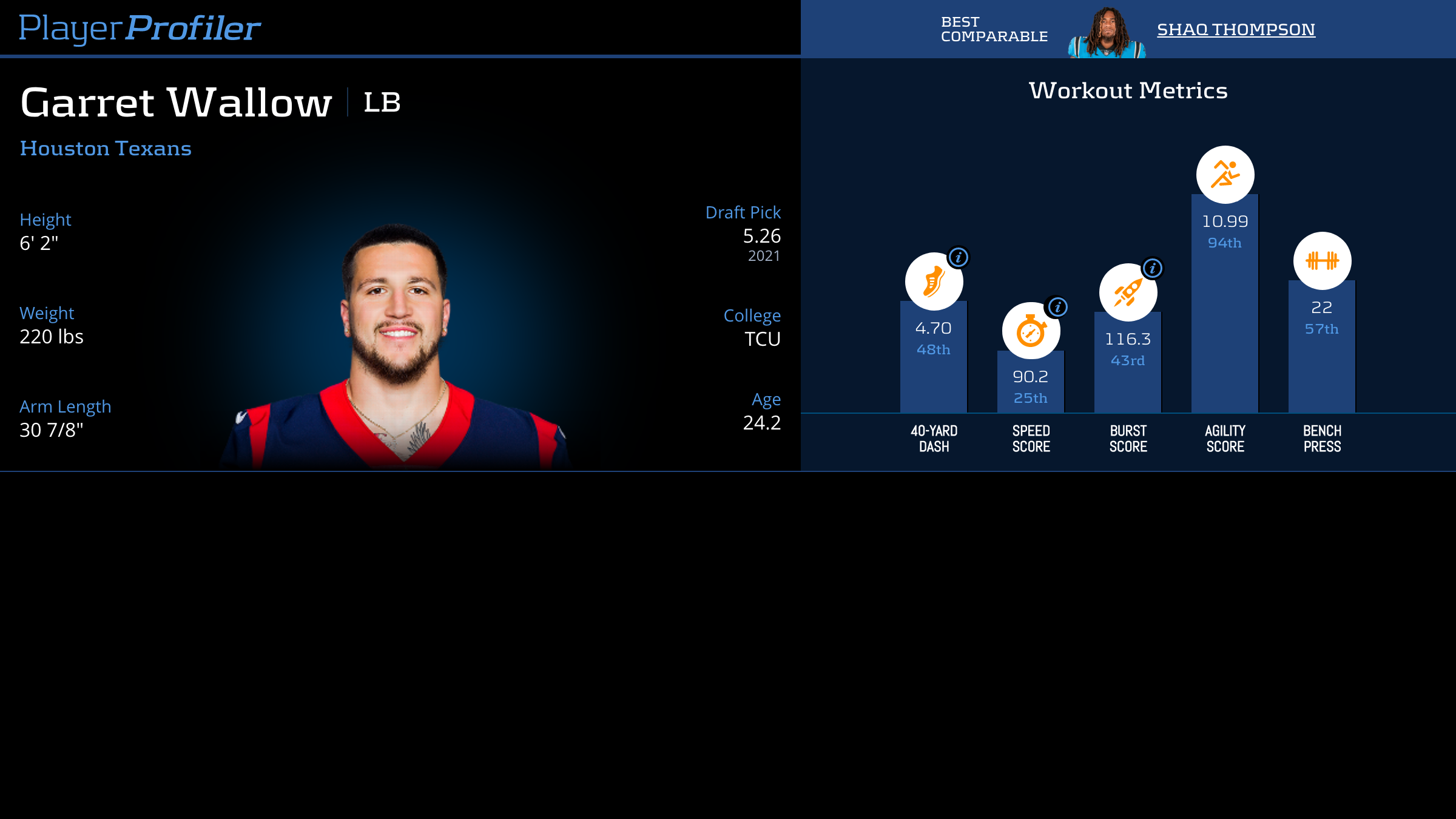Click Shaq Thompson's headshot thumbnail
The image size is (1456, 819).
(x=1107, y=33)
